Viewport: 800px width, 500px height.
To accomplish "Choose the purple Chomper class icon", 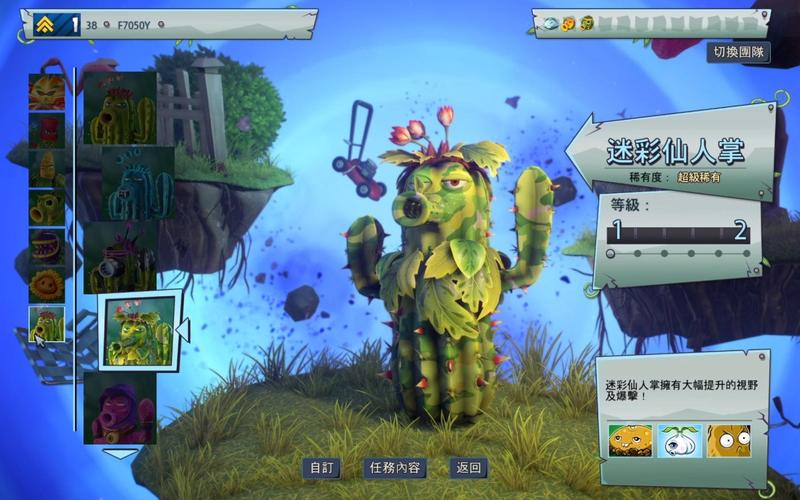I will [x=47, y=247].
